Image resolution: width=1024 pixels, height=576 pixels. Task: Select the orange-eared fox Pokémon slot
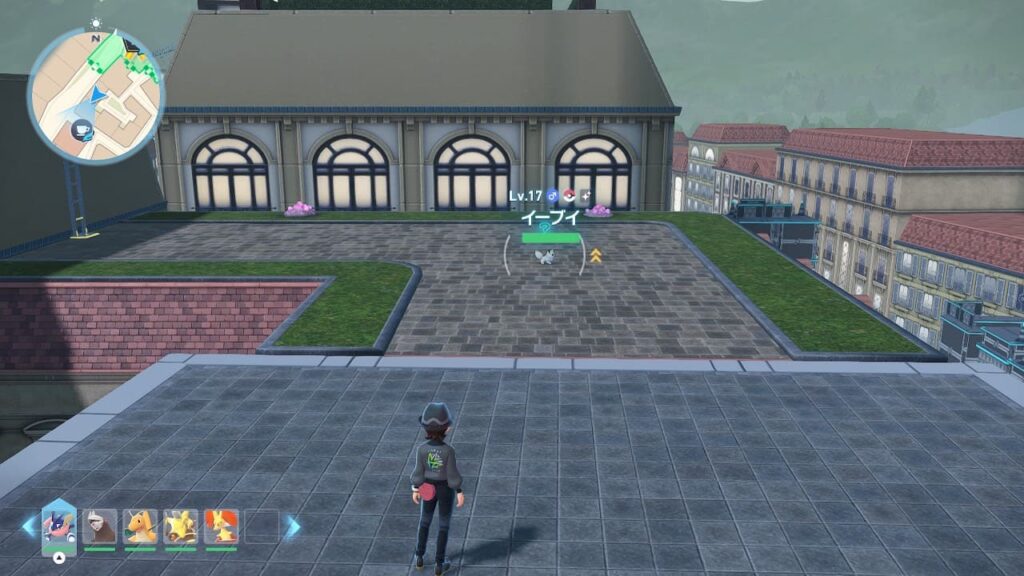click(x=221, y=527)
